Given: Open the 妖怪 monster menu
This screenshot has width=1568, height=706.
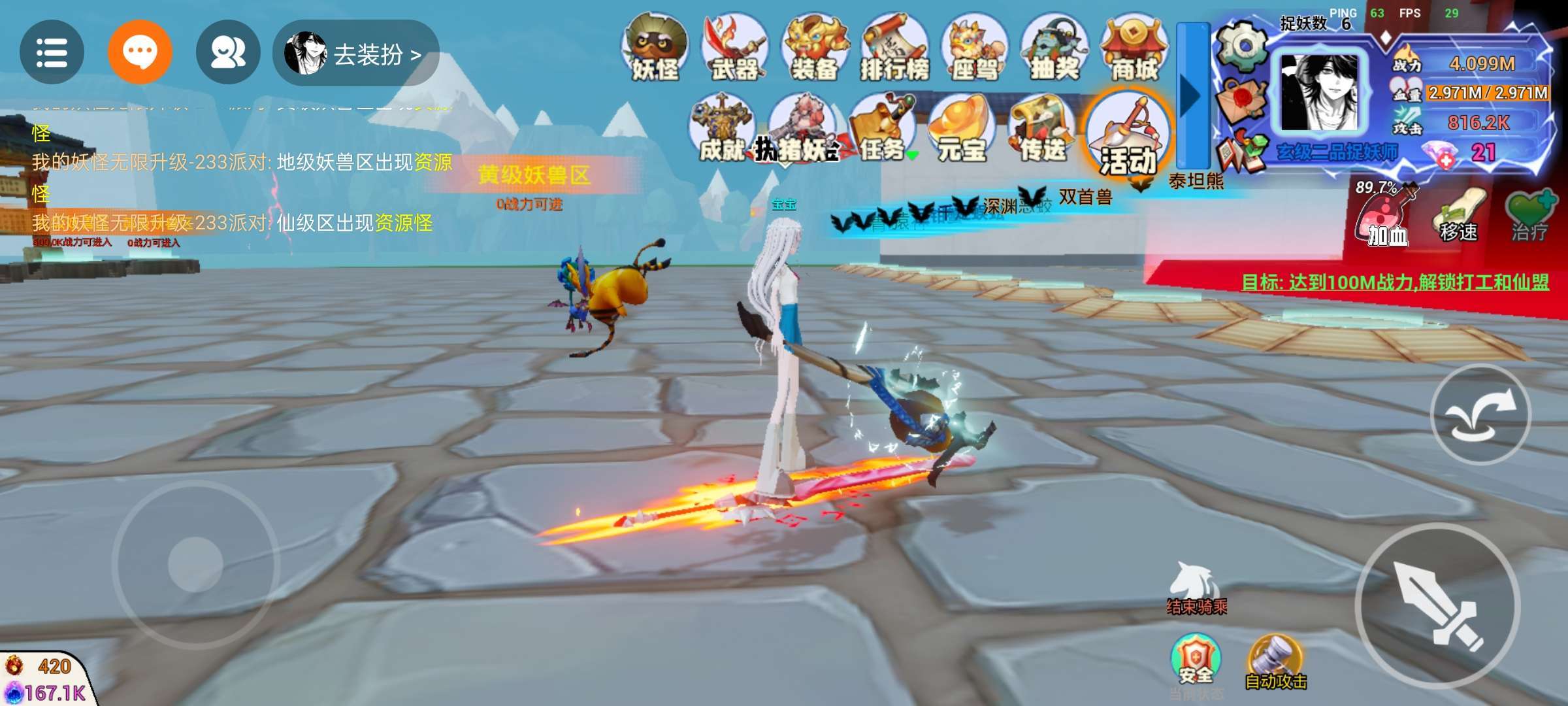Looking at the screenshot, I should (655, 48).
